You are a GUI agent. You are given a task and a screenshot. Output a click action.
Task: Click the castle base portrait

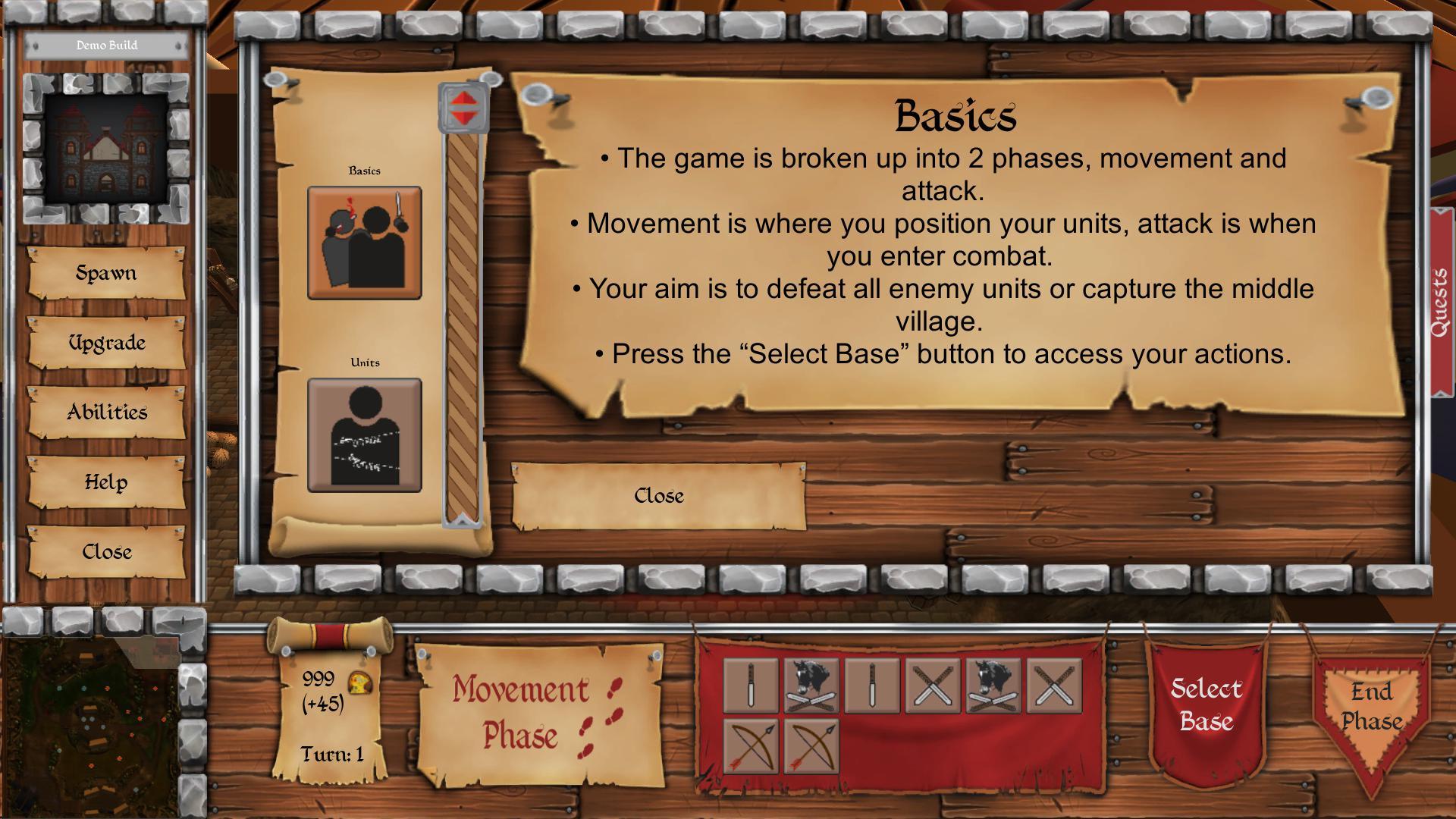(106, 149)
